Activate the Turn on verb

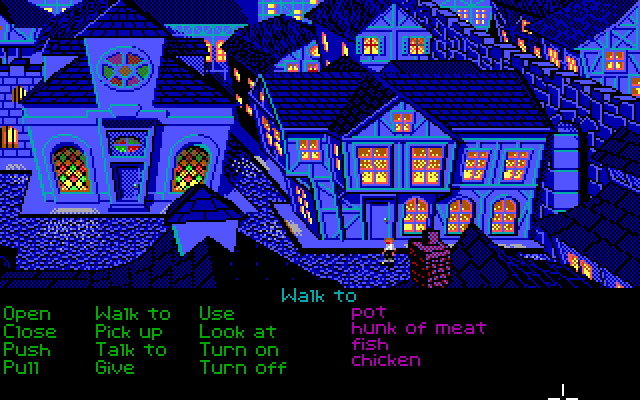(x=238, y=349)
